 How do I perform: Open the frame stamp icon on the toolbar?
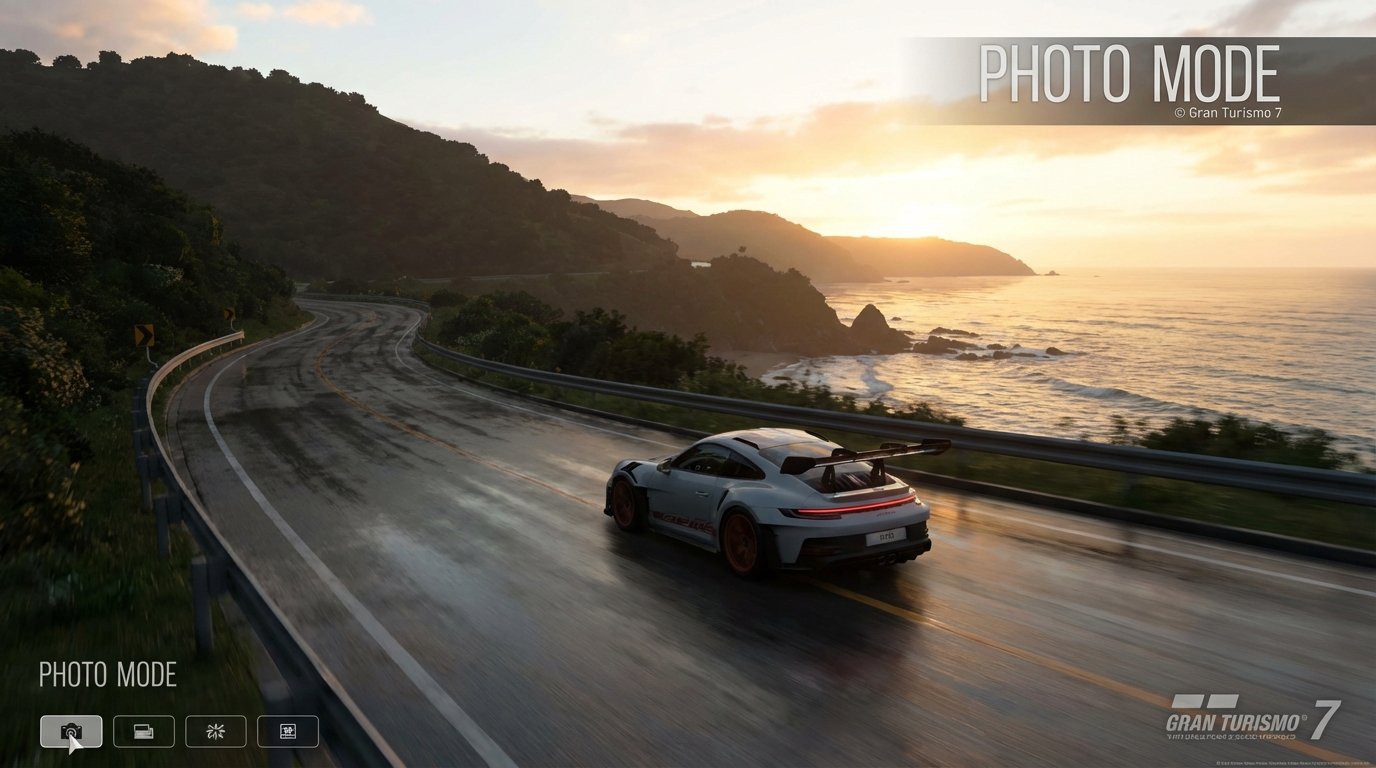[x=287, y=731]
